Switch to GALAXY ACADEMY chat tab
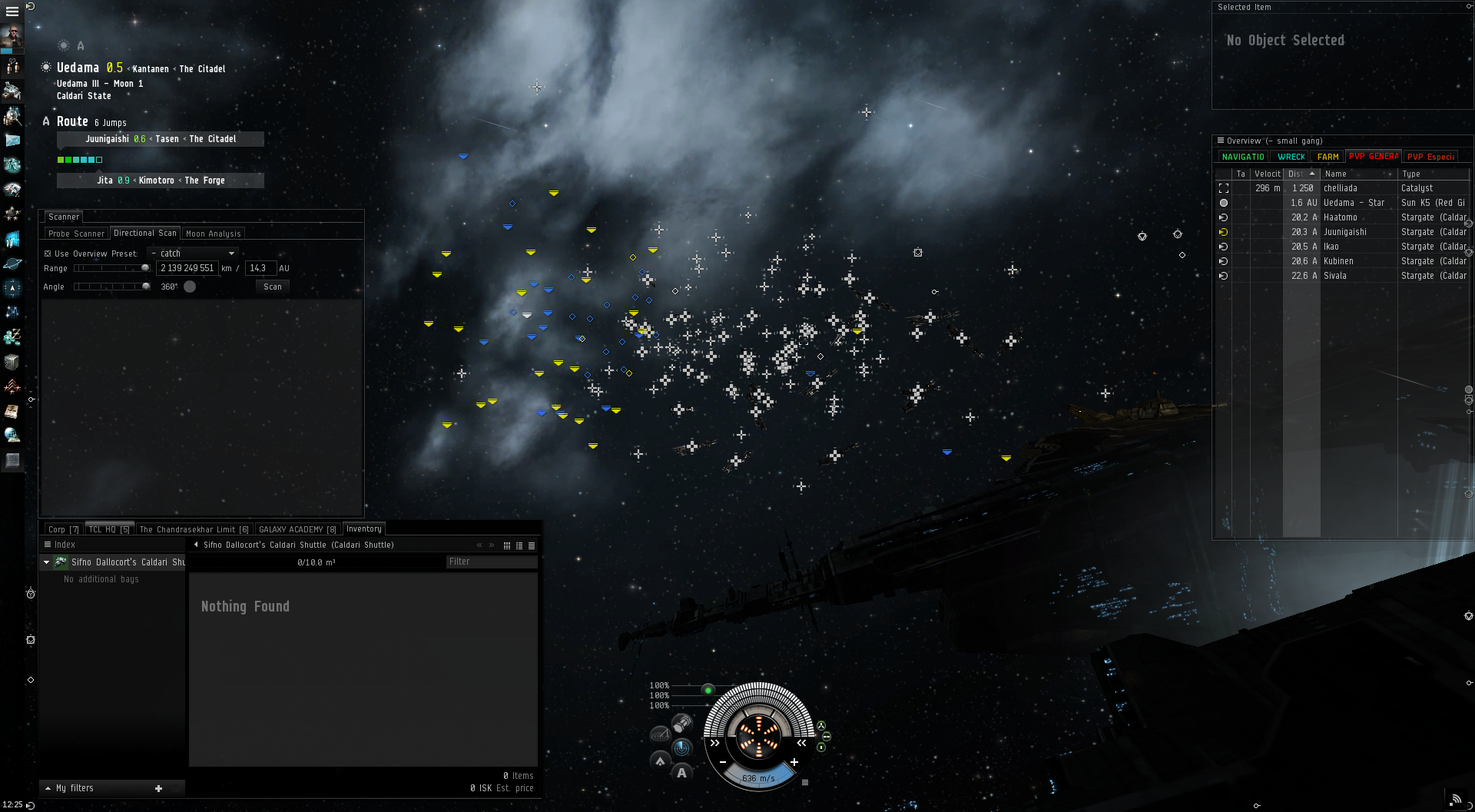 (297, 529)
